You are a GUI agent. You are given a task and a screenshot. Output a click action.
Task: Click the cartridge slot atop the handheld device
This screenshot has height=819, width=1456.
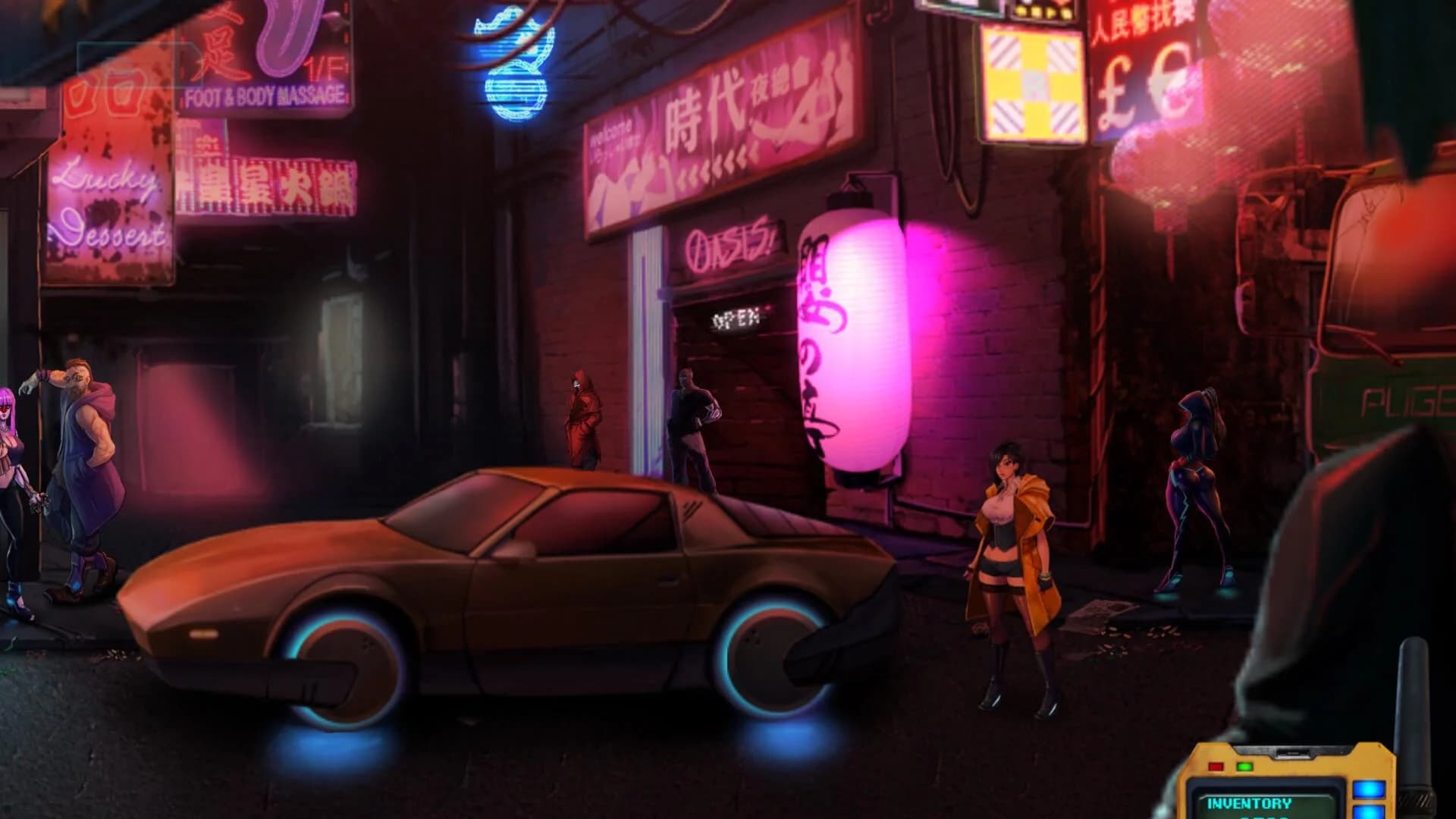1293,753
